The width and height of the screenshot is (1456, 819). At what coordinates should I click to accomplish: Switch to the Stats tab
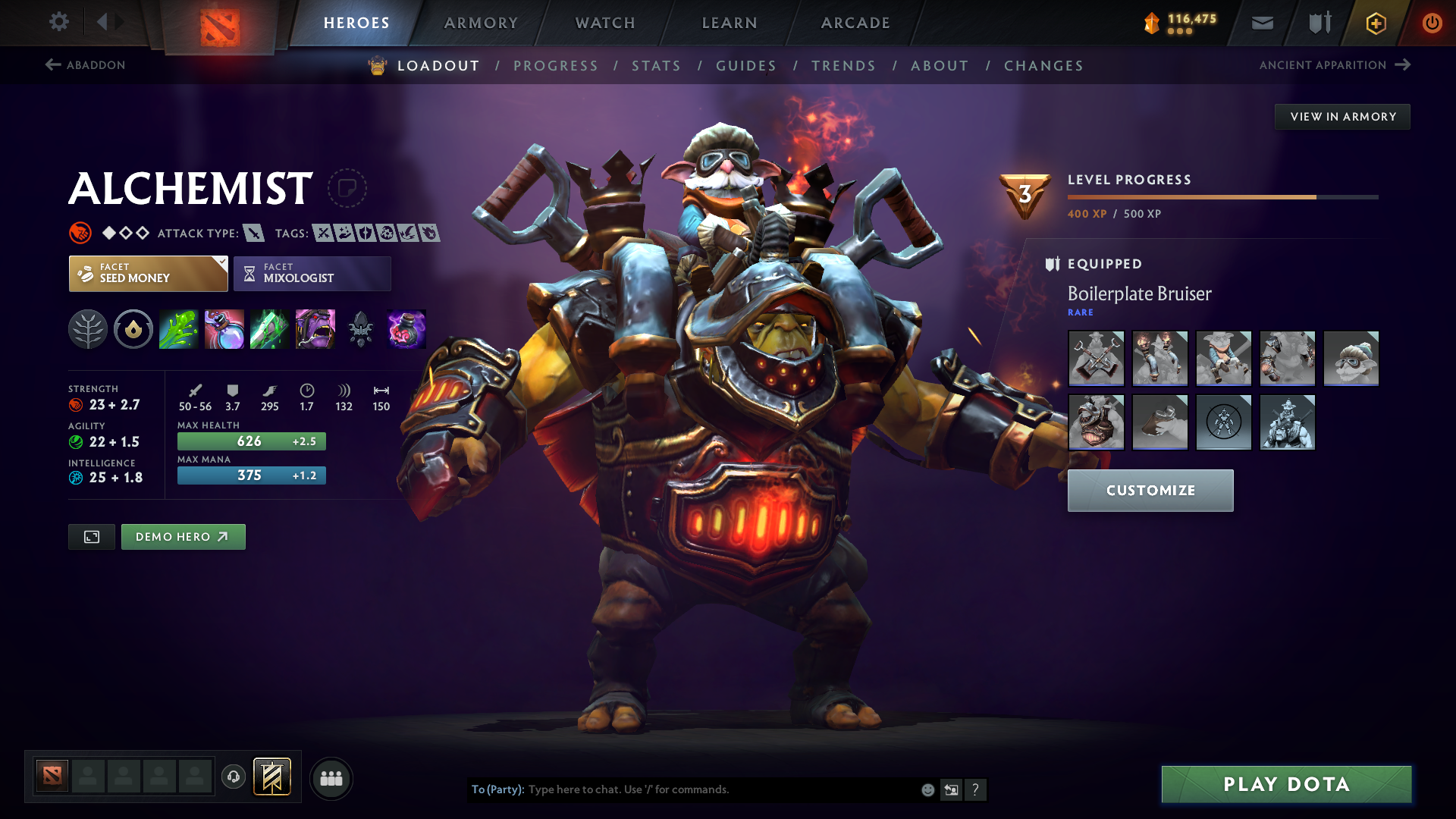(656, 66)
